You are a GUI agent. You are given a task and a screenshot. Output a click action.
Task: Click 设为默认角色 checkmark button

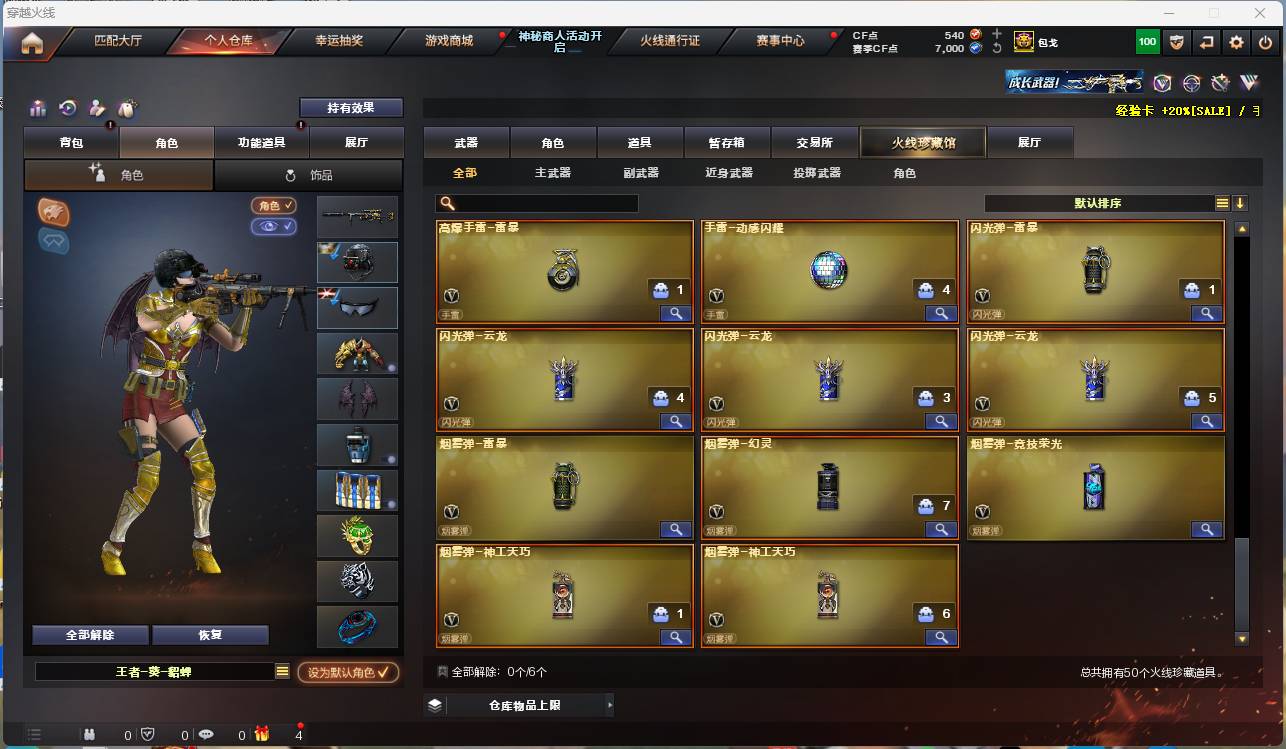pos(347,672)
